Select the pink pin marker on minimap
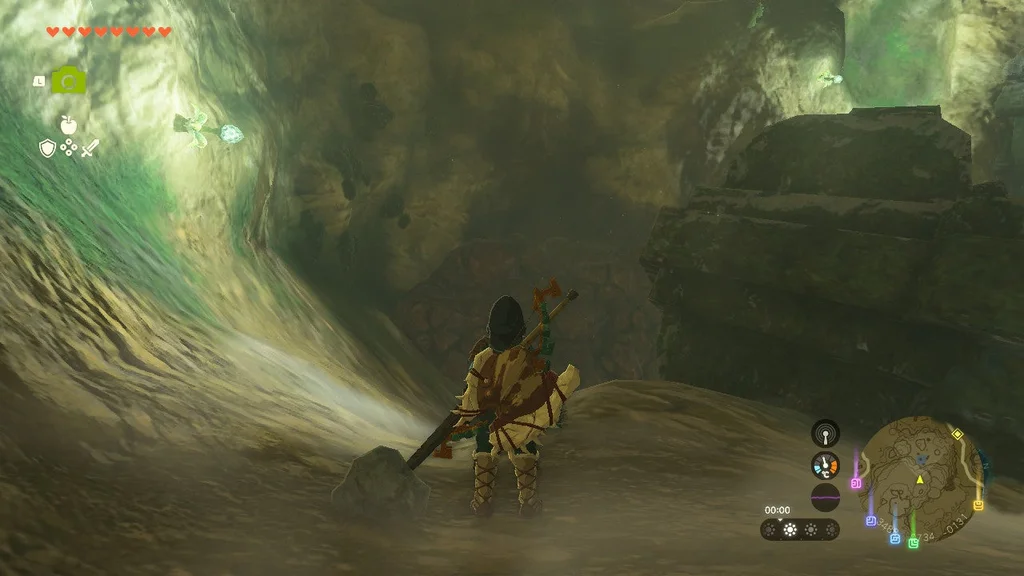Image resolution: width=1024 pixels, height=576 pixels. (x=856, y=483)
